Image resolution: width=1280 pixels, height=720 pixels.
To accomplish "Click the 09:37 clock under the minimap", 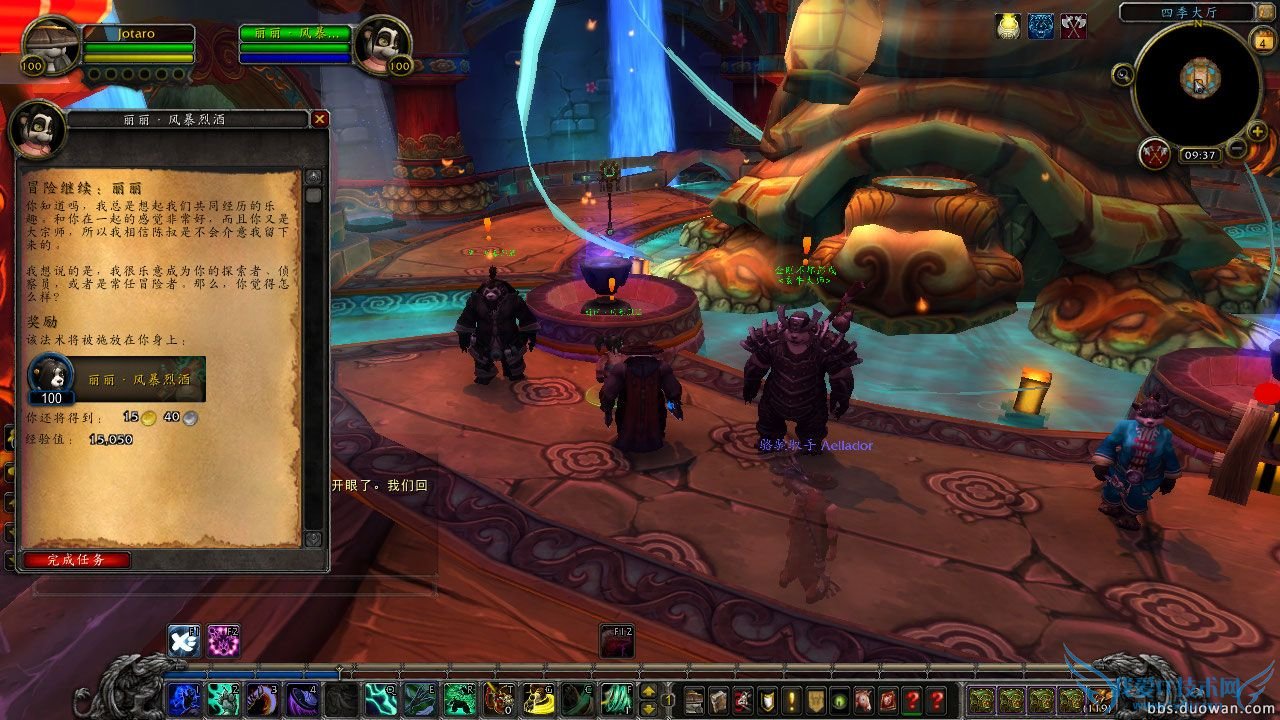I will pos(1200,154).
